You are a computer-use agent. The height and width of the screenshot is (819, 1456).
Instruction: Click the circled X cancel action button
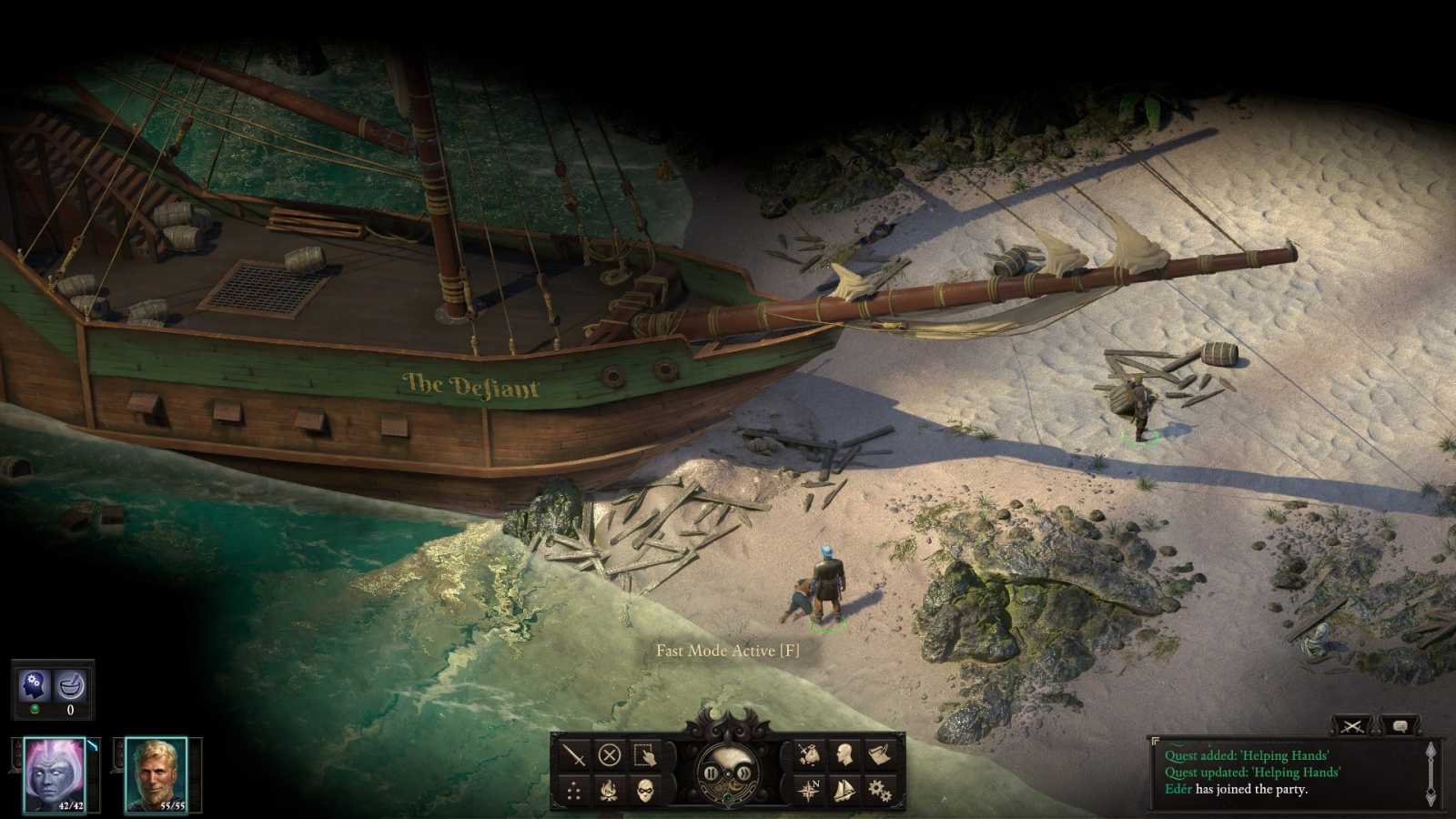click(609, 755)
